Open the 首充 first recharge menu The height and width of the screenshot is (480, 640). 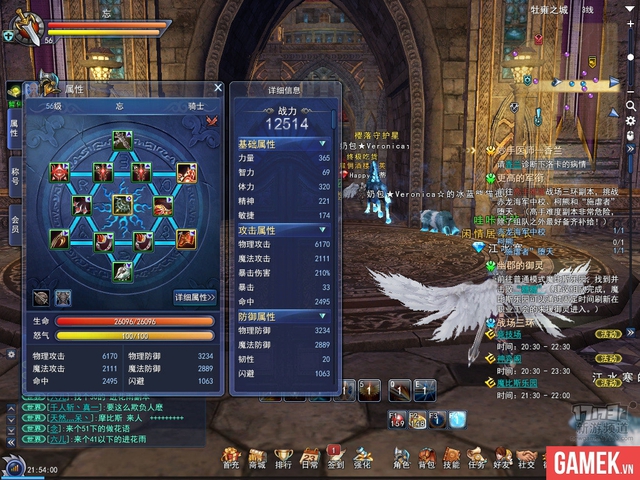click(231, 459)
